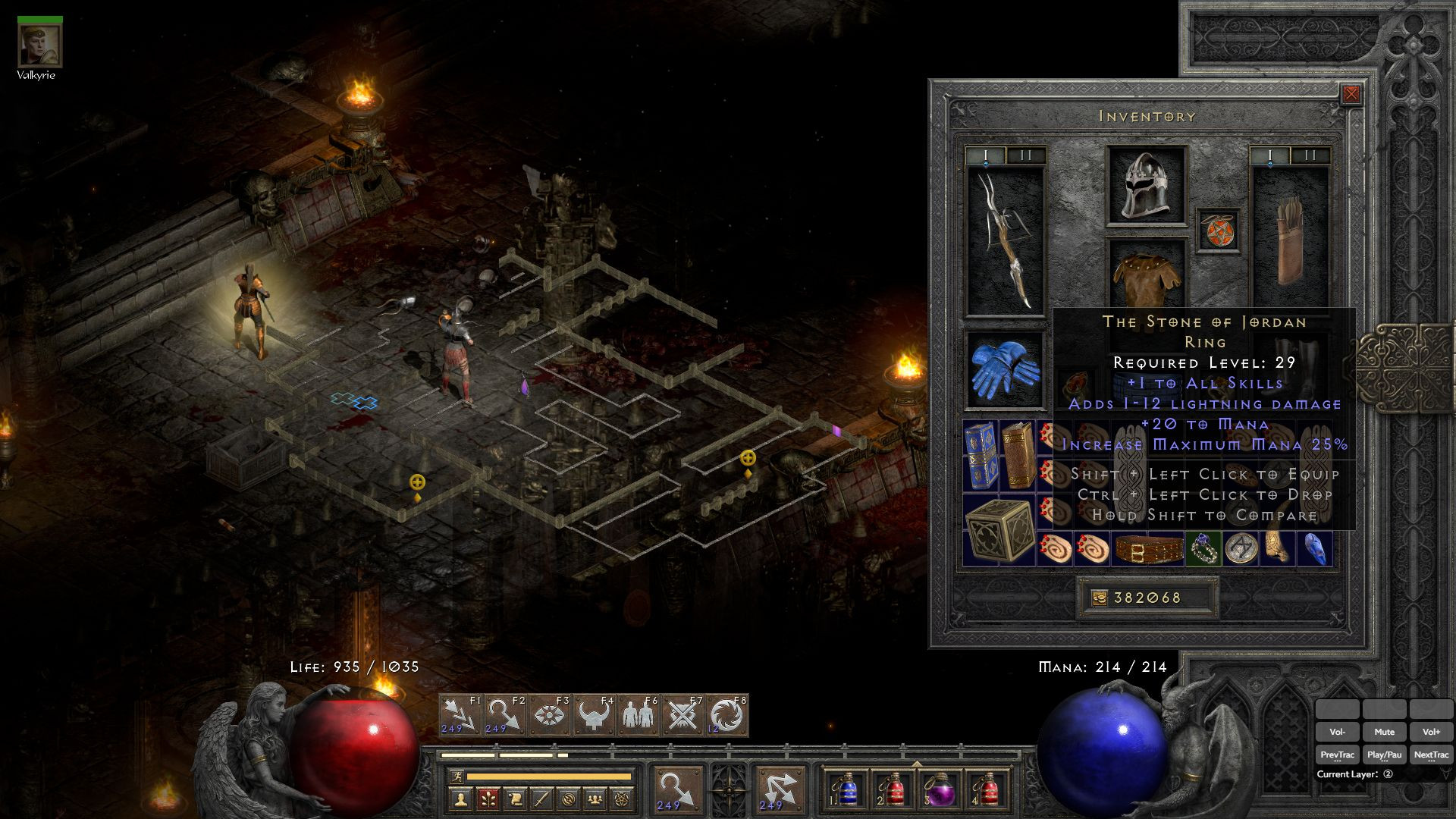Select the Stone of Jordan ring
This screenshot has width=1456, height=819.
[x=1204, y=549]
